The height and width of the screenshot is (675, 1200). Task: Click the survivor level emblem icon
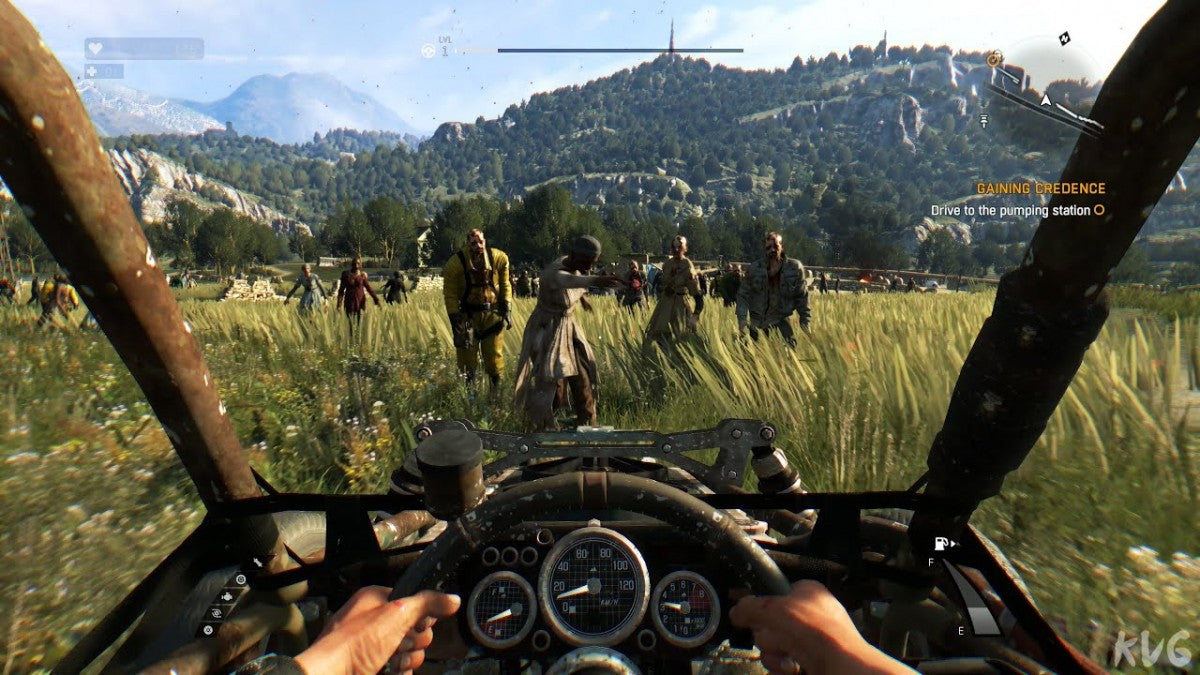tap(428, 50)
